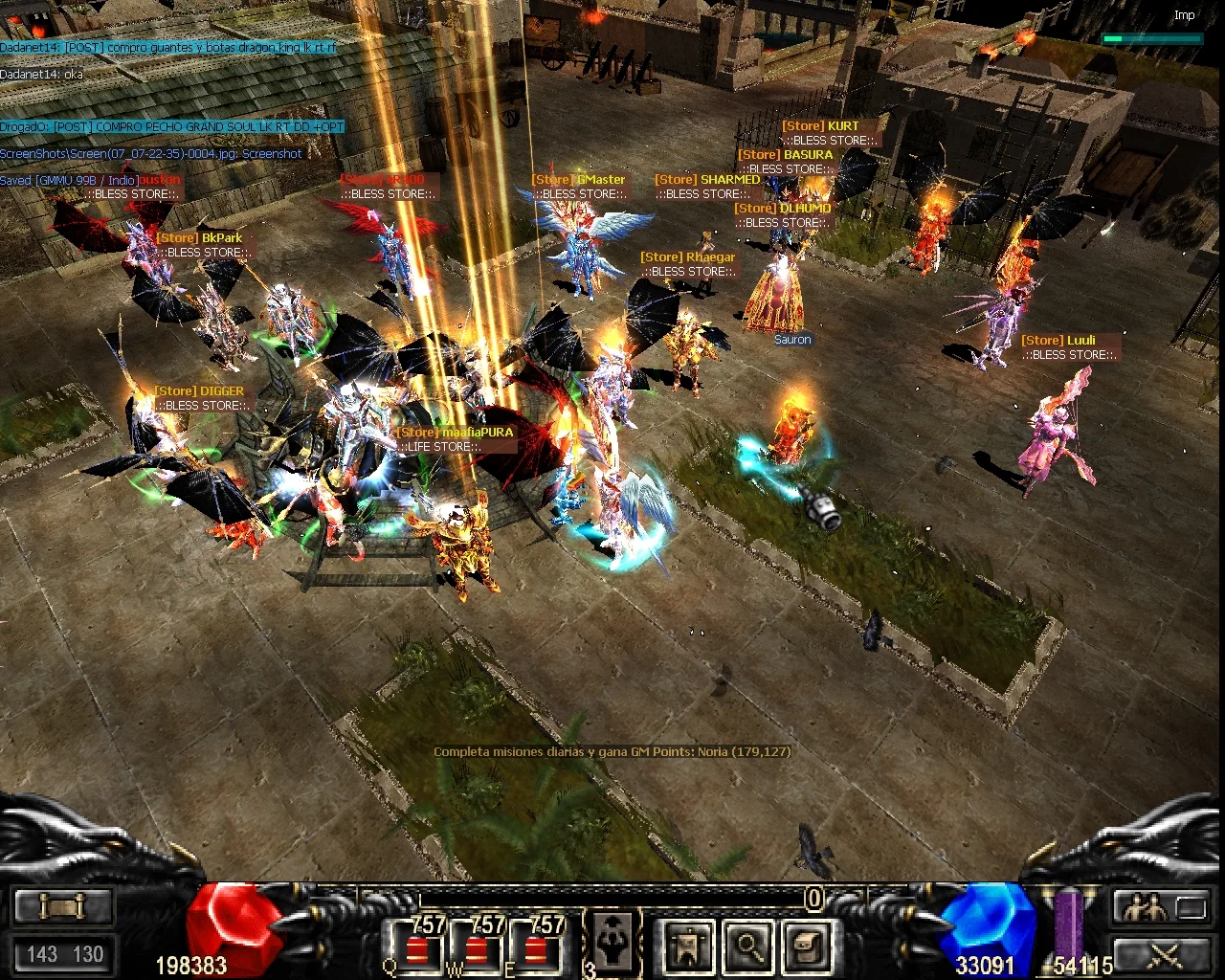Use the potion in the W slot

pos(477,946)
